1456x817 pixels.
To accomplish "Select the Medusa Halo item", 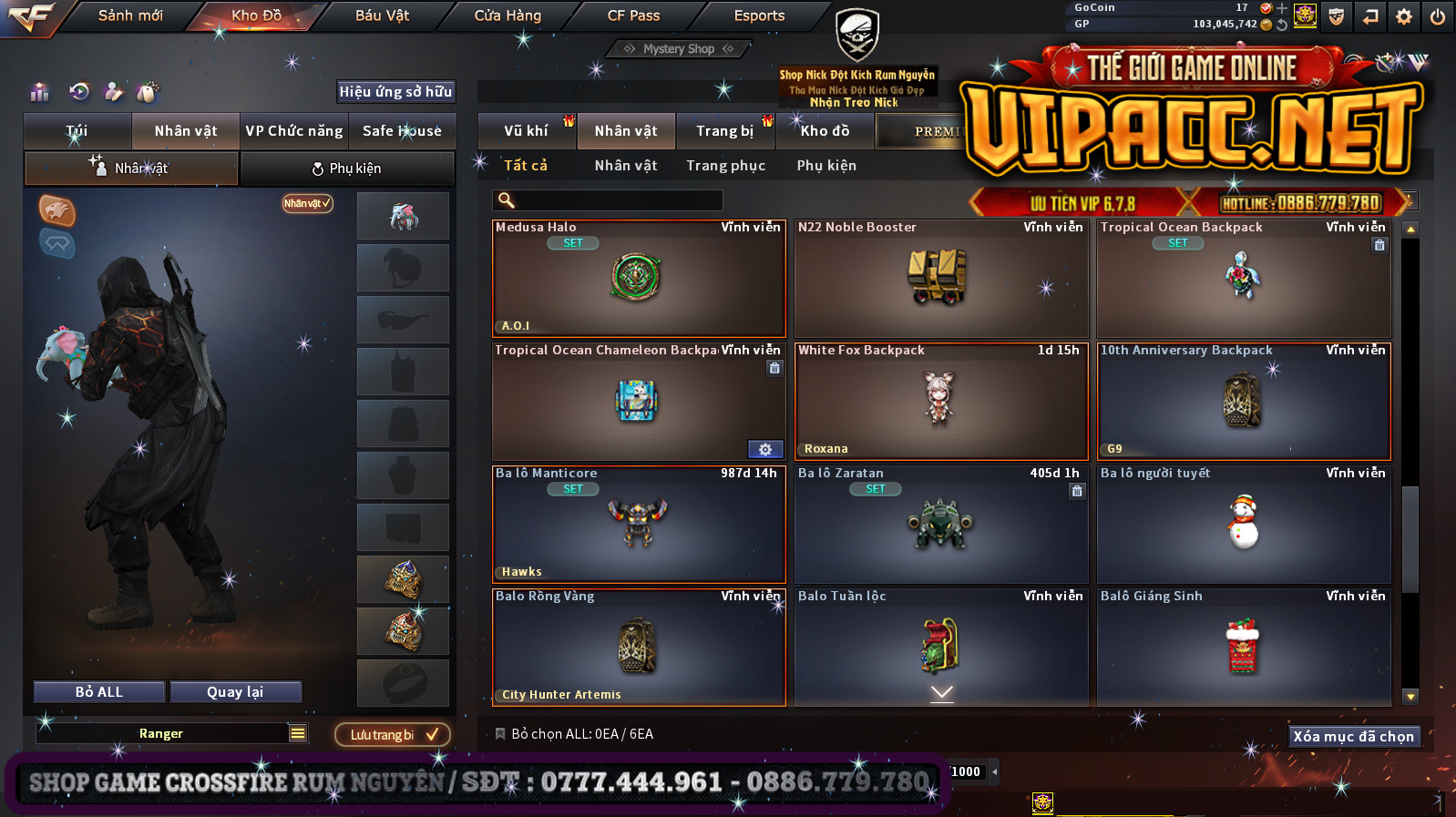I will click(x=638, y=279).
